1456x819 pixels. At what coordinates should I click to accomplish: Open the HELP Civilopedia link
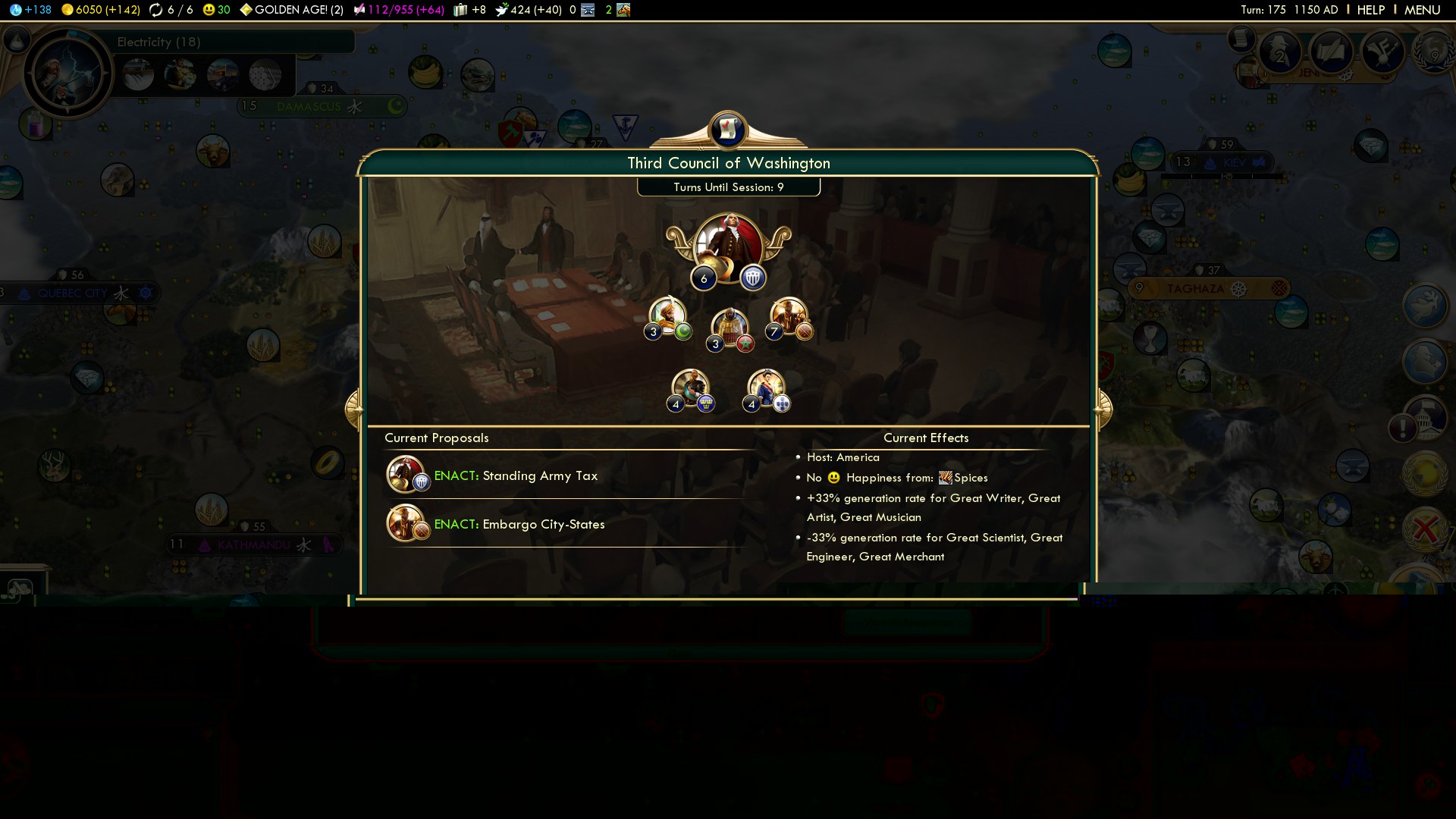point(1370,10)
